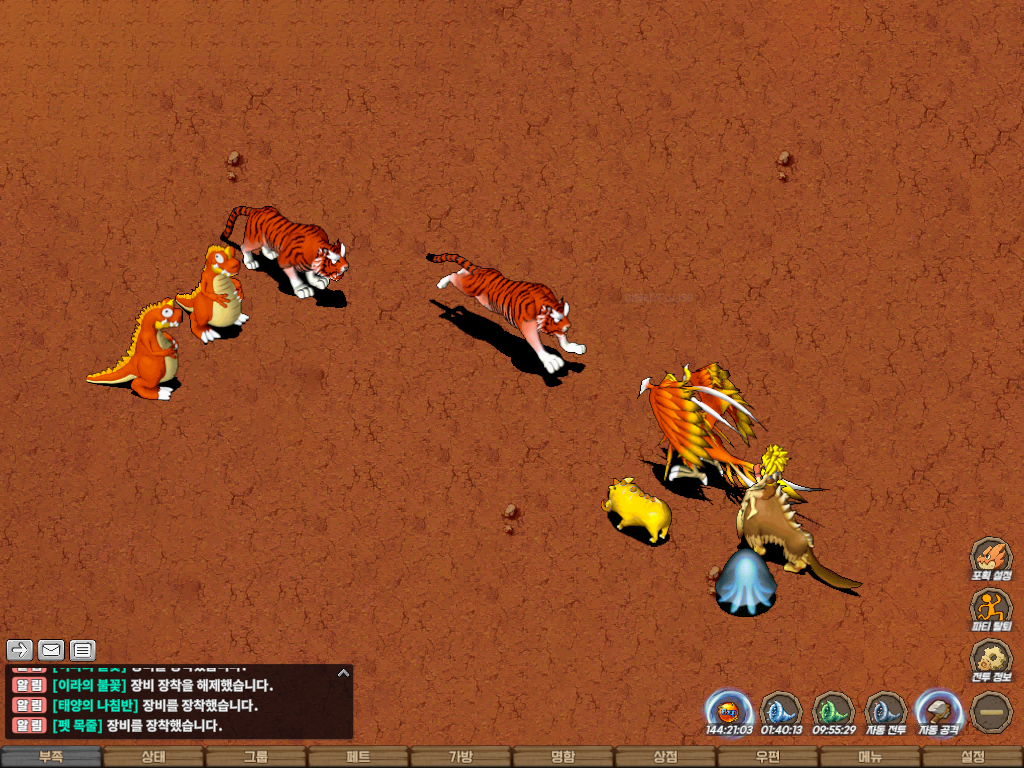Open the 명함 name card menu
Viewport: 1024px width, 768px height.
point(563,757)
